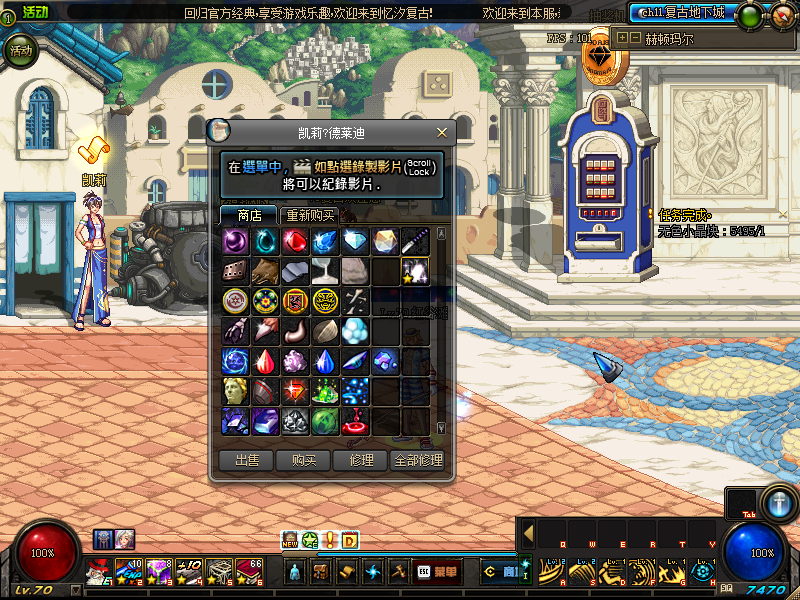The width and height of the screenshot is (800, 600).
Task: Click the 购买 (buy) button
Action: (x=304, y=460)
